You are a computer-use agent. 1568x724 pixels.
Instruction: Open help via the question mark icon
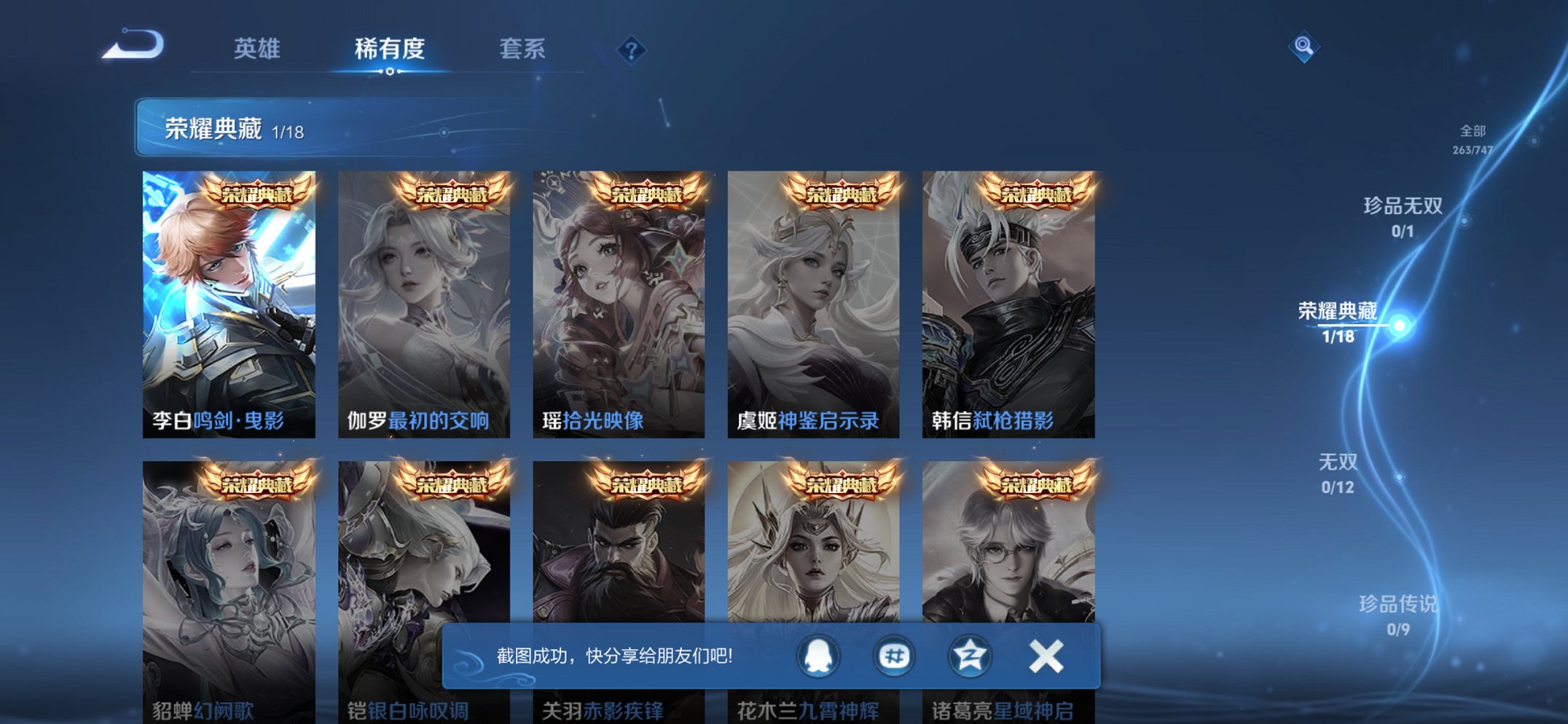632,49
